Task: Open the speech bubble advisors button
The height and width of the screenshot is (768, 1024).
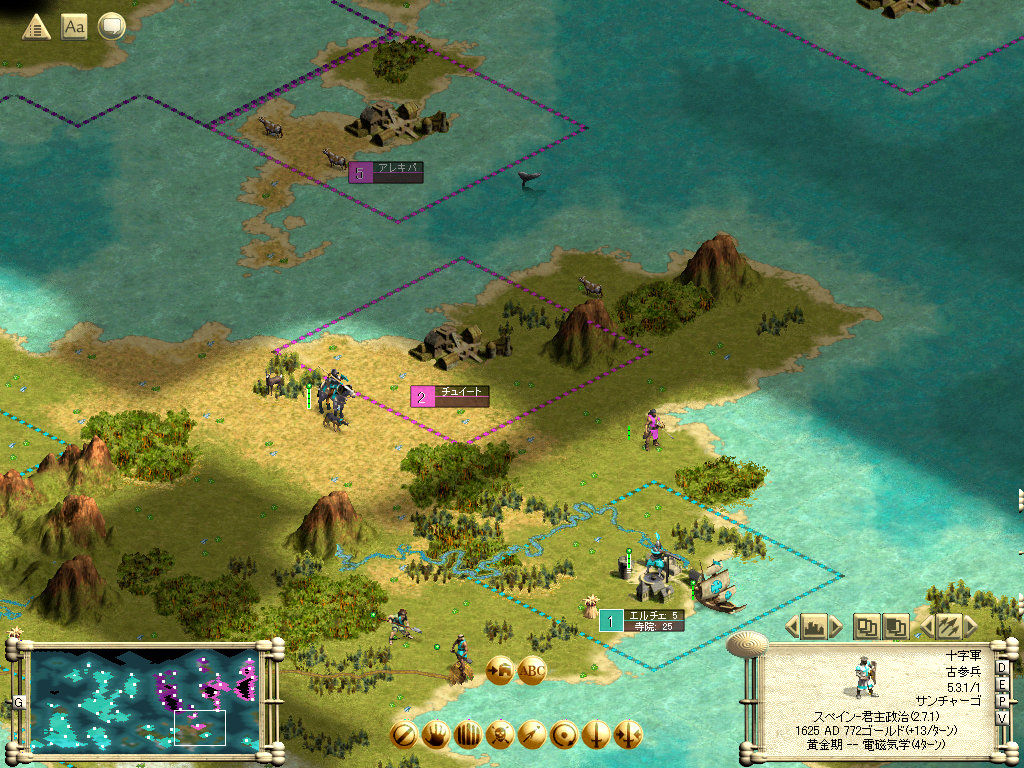Action: click(x=111, y=26)
